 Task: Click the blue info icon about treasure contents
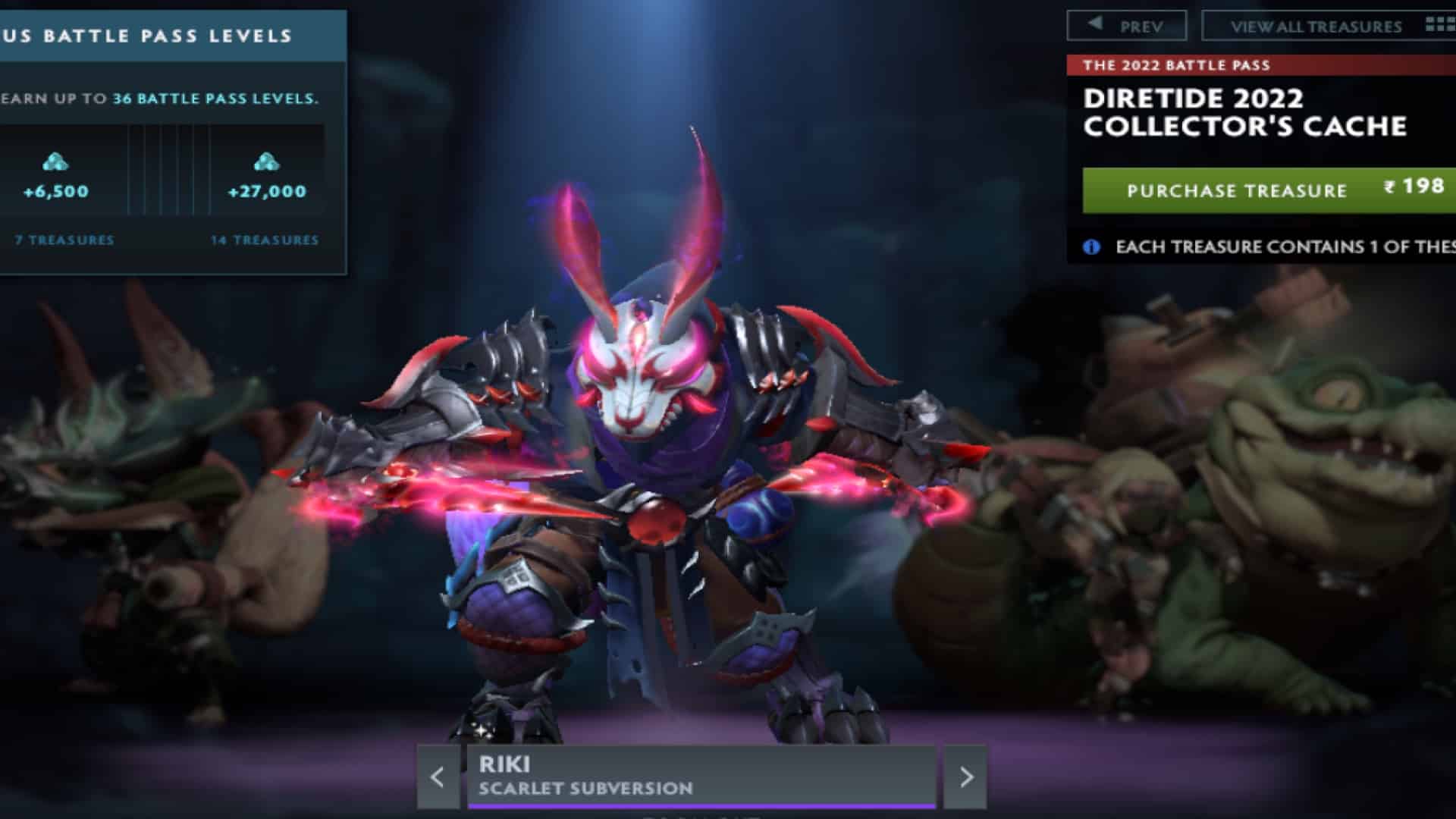[x=1090, y=247]
